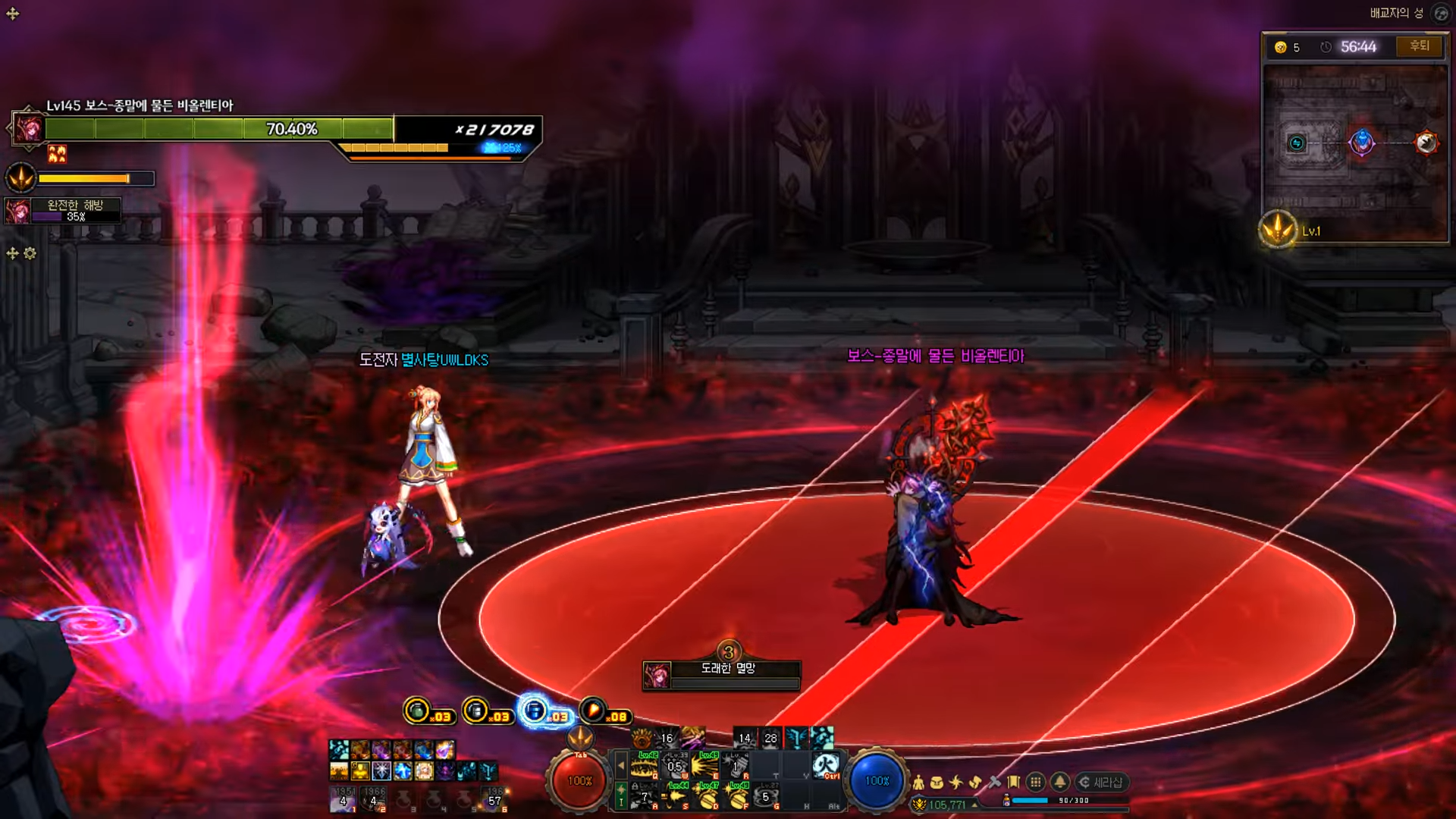Activate the Lv.42 skill on Q slot
The height and width of the screenshot is (819, 1456).
(x=645, y=766)
